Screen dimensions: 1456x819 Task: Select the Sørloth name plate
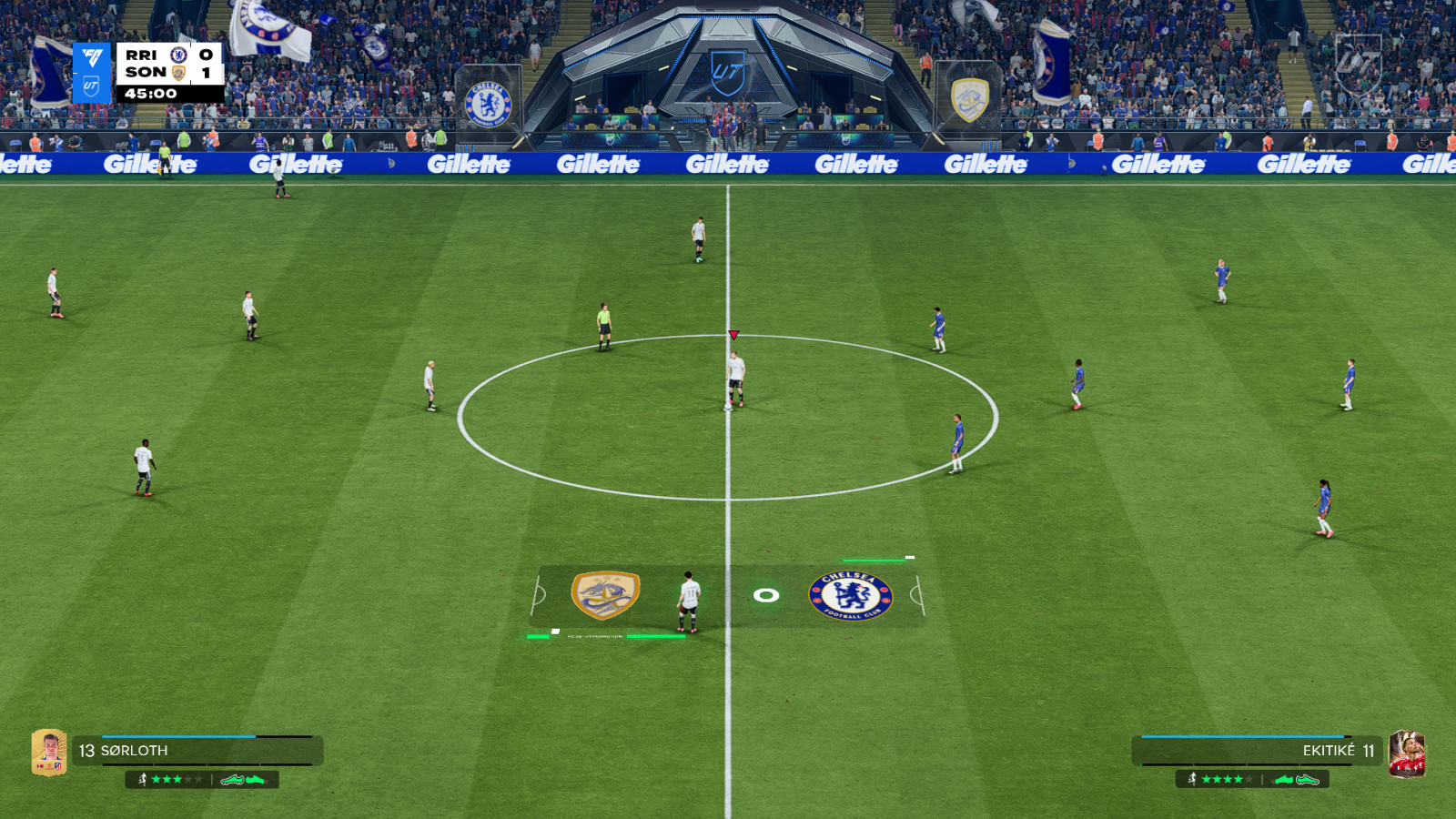tap(197, 751)
